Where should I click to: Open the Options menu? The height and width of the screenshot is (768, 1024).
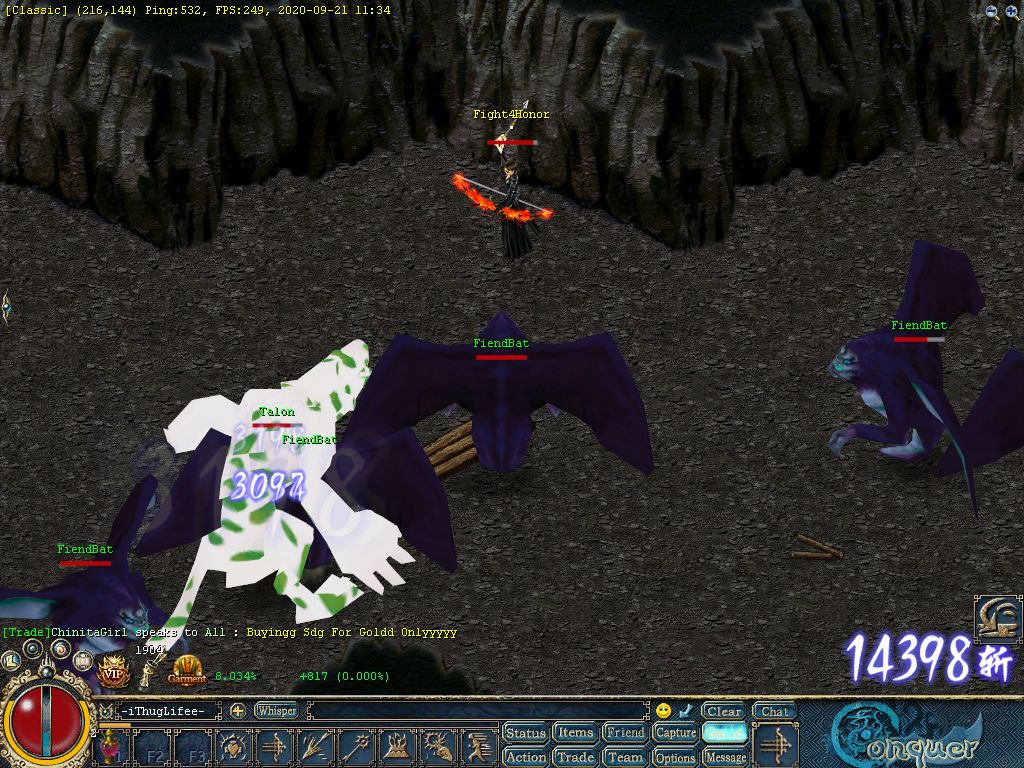click(675, 757)
